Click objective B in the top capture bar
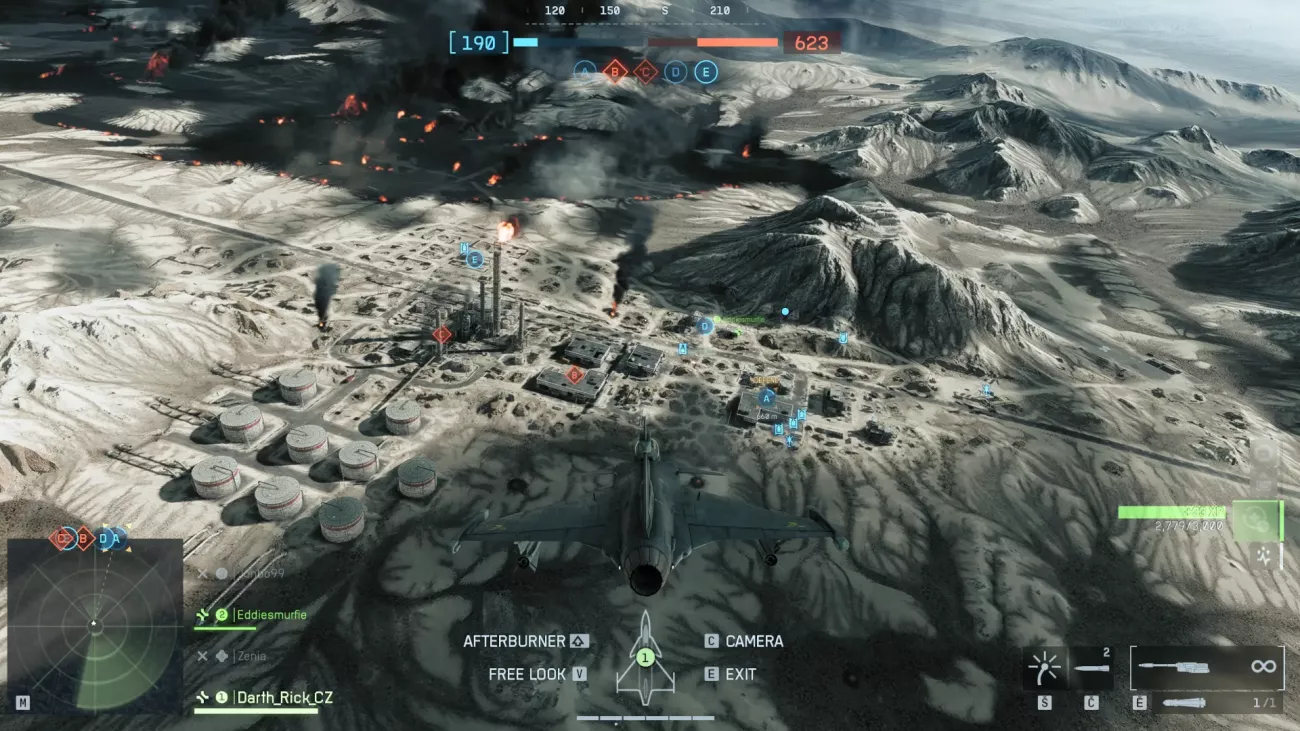This screenshot has width=1300, height=731. 615,71
